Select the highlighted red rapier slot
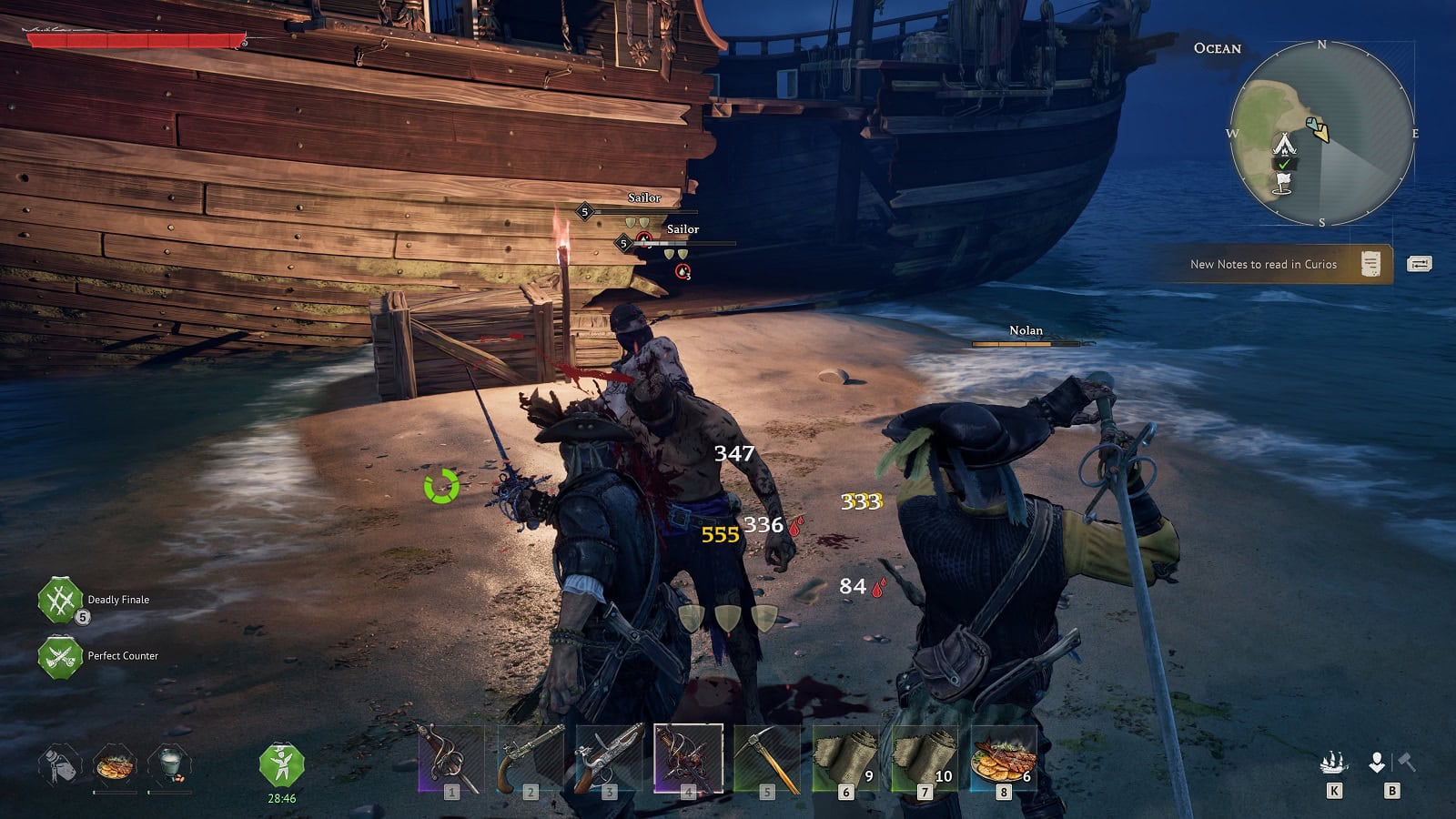Viewport: 1456px width, 819px height. [x=688, y=759]
